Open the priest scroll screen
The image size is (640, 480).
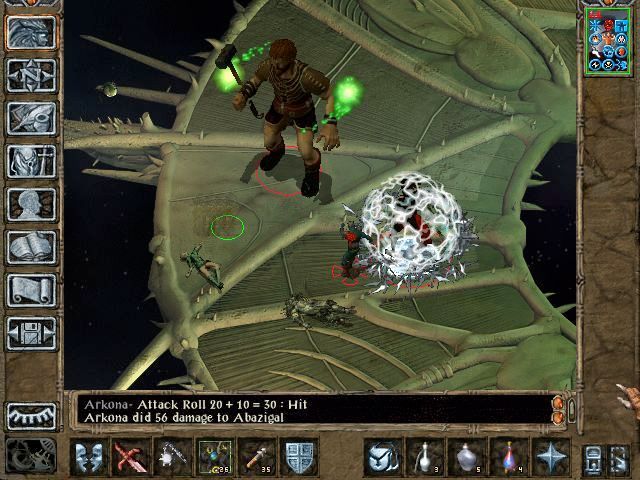(31, 290)
